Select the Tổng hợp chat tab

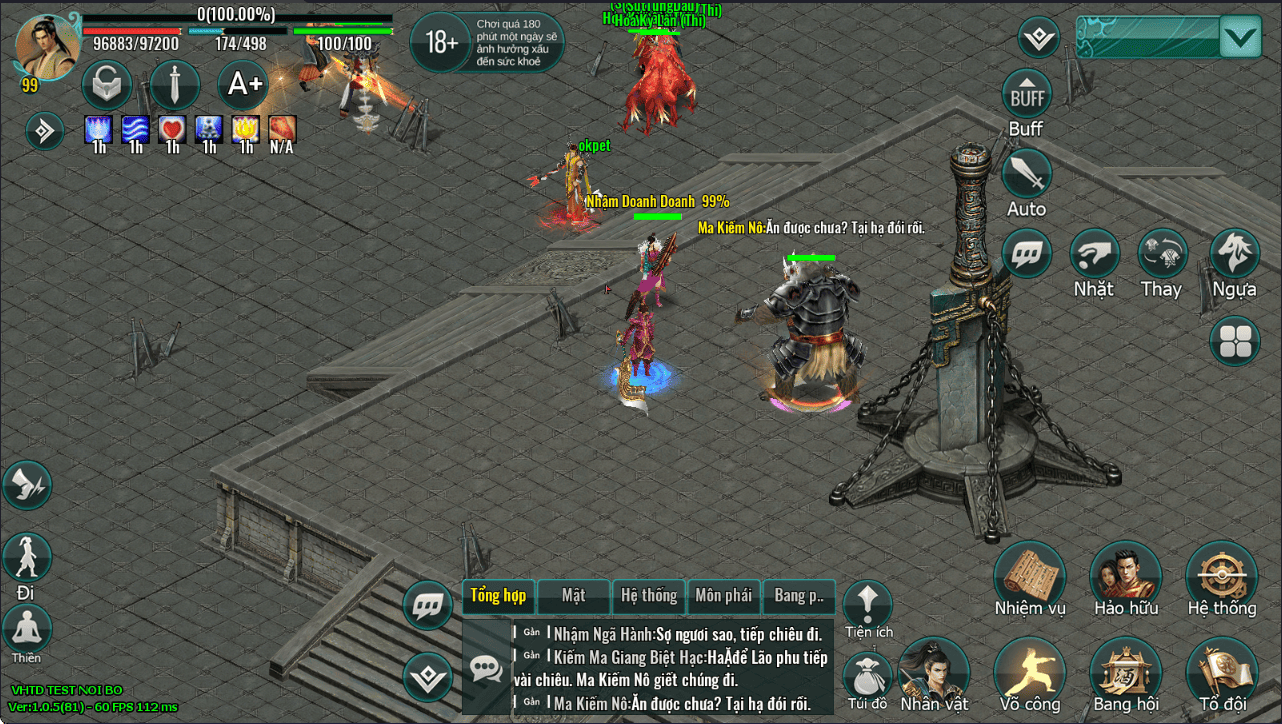pos(498,596)
